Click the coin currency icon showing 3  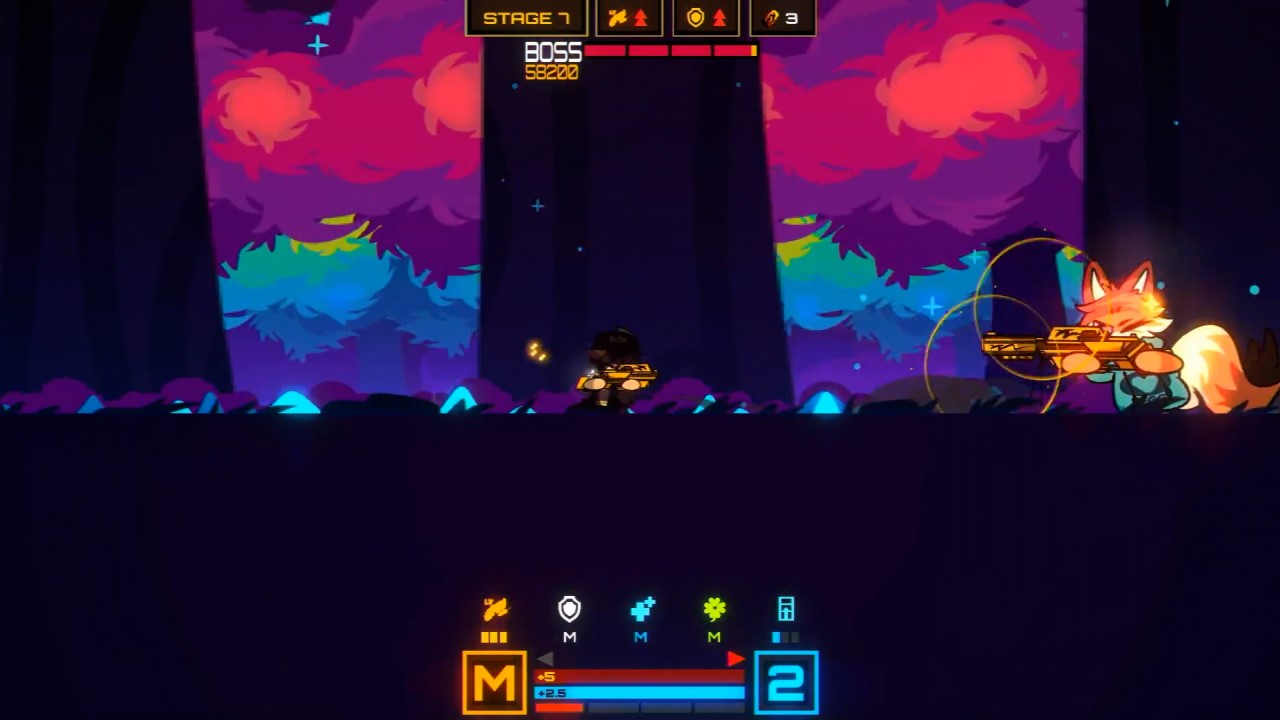782,16
